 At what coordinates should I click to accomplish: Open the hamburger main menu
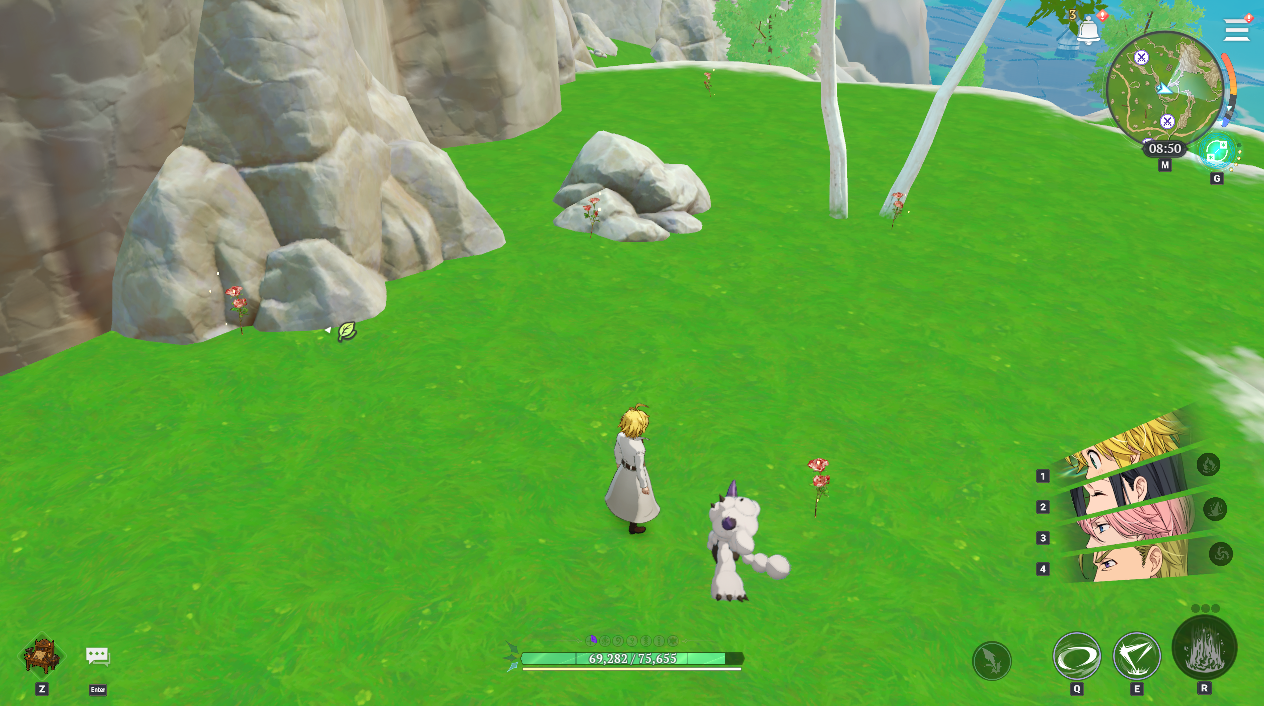tap(1236, 30)
